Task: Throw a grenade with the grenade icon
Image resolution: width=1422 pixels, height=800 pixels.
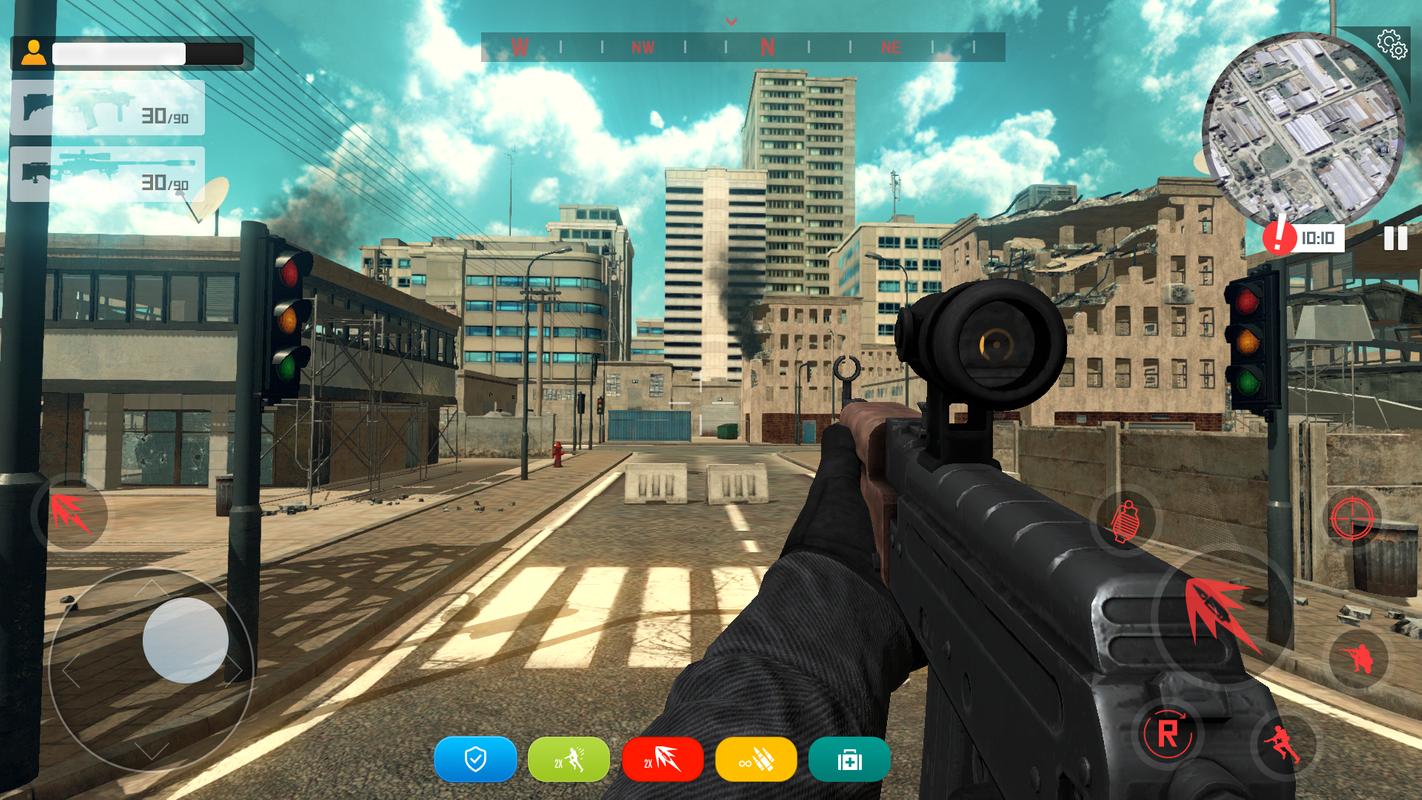Action: point(1124,520)
